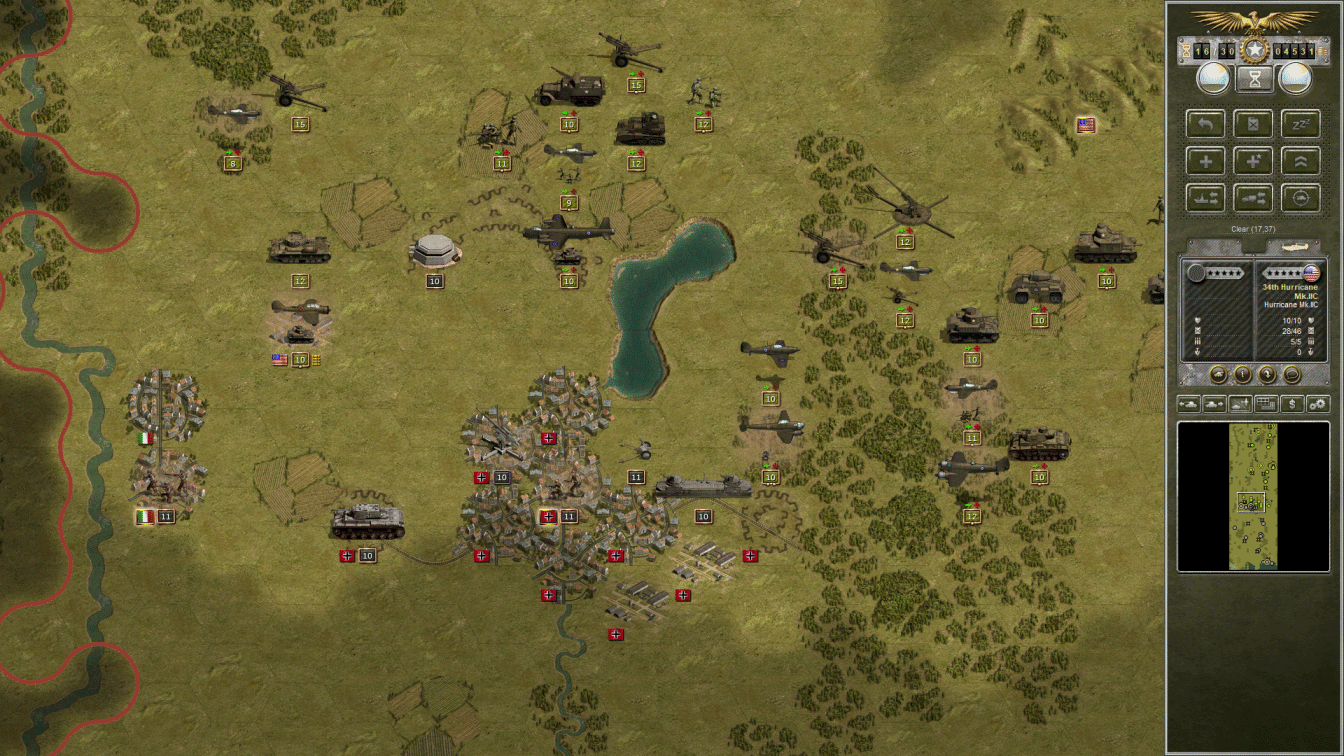Viewport: 1344px width, 756px height.
Task: Embark unit onto sea transport
Action: 1206,198
